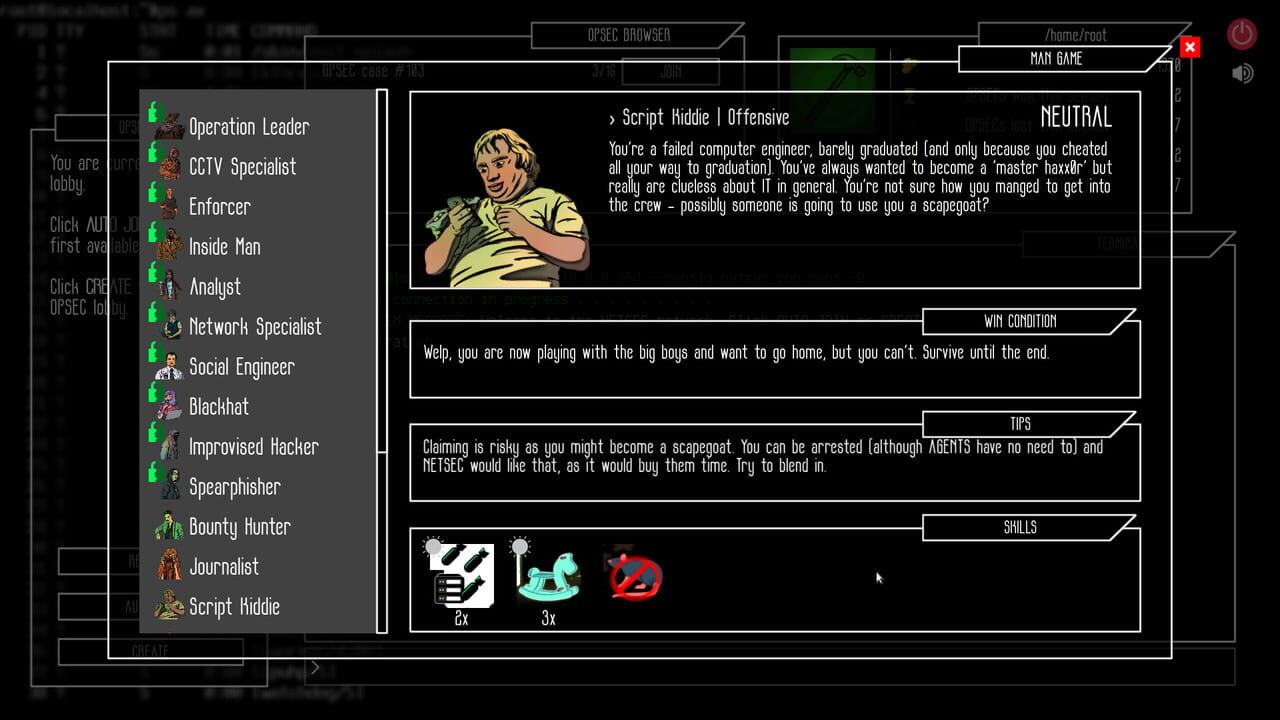The width and height of the screenshot is (1280, 720).
Task: Click the crossed-out rat skill icon
Action: tap(632, 575)
